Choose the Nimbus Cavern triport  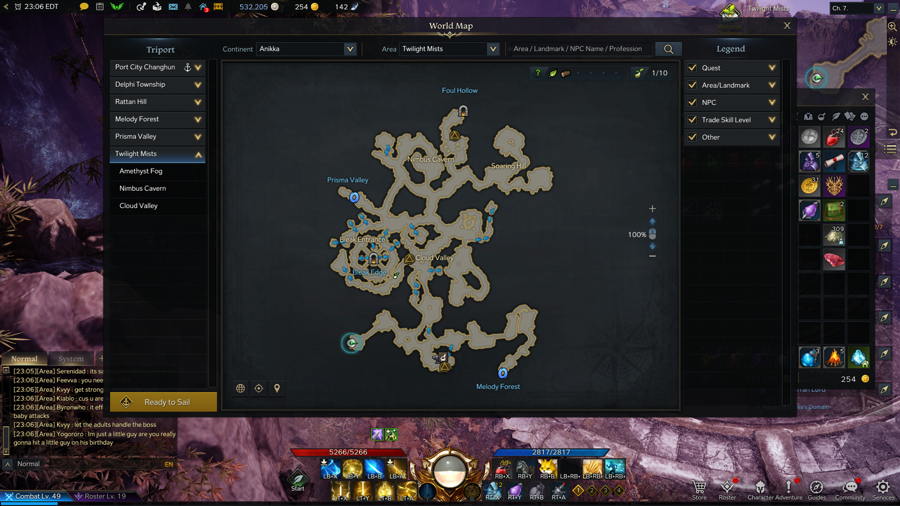[x=143, y=188]
